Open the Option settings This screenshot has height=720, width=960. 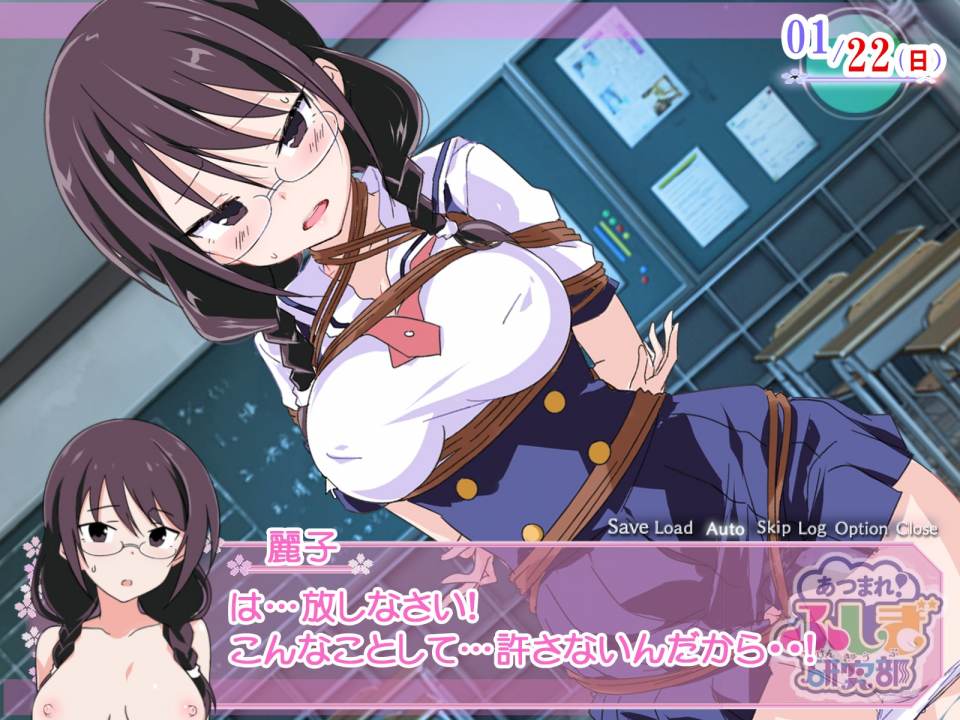(x=861, y=528)
